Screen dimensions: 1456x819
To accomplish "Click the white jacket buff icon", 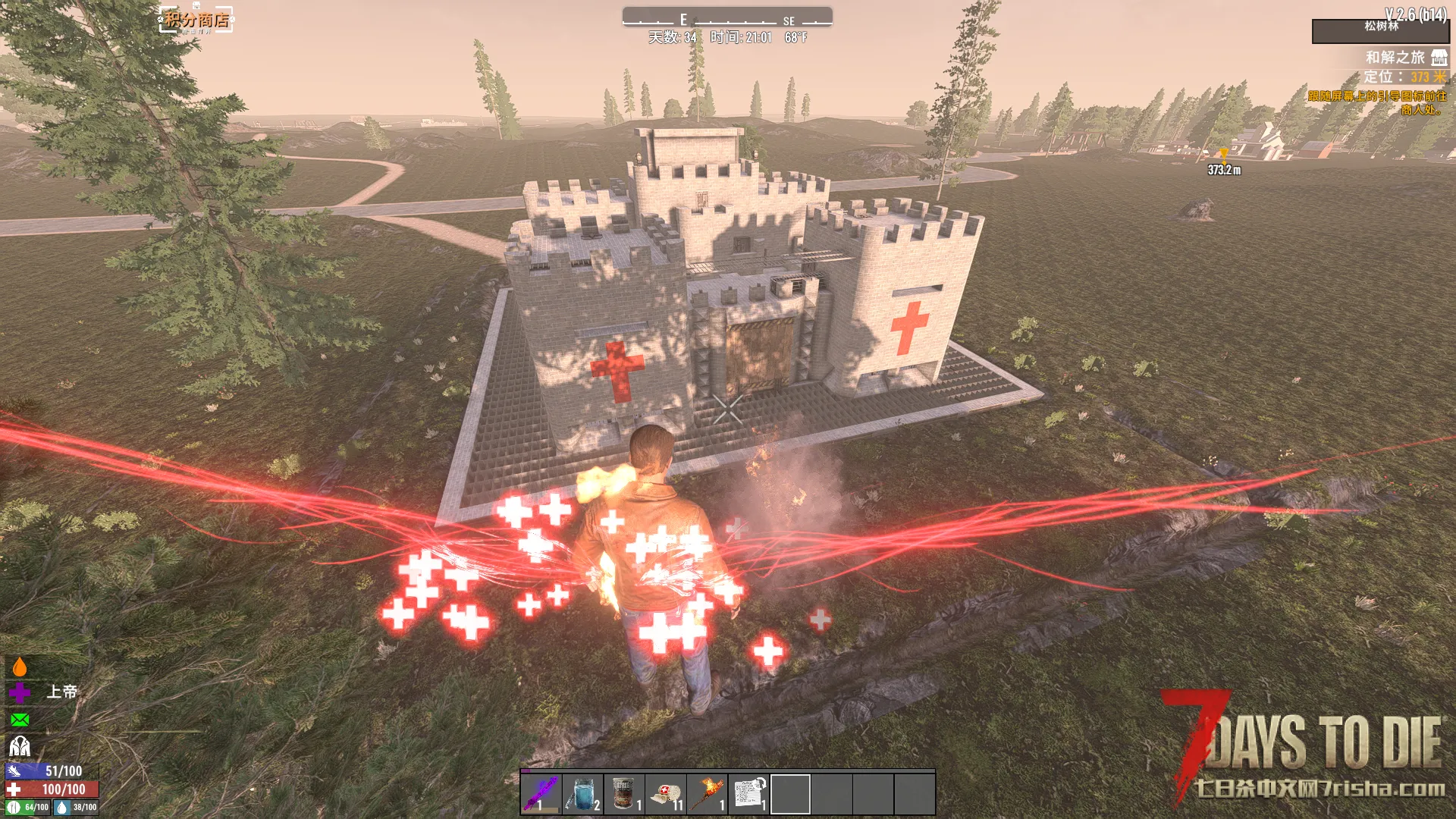I will coord(20,746).
